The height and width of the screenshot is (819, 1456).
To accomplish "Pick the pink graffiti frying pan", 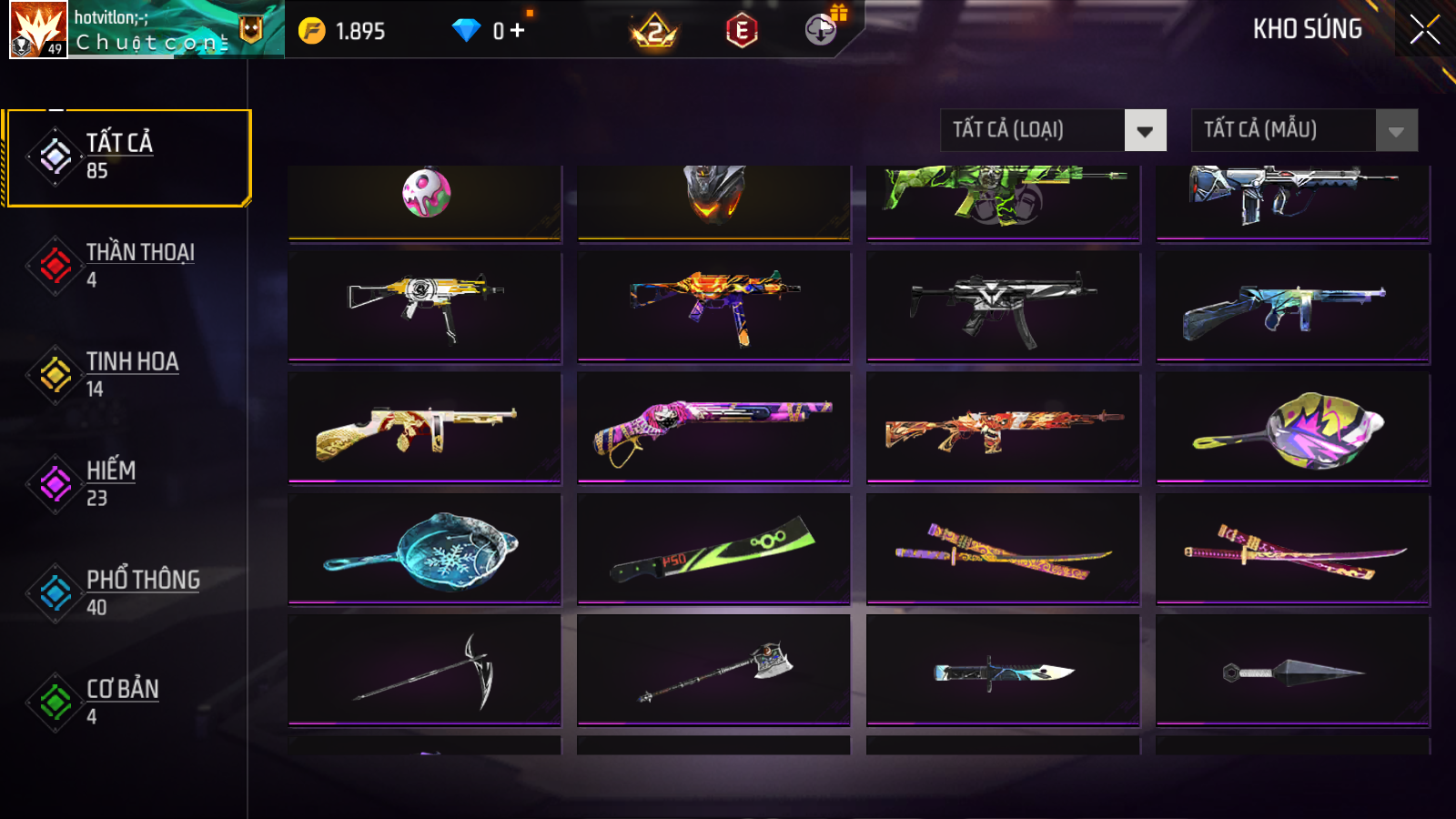I will [1292, 428].
